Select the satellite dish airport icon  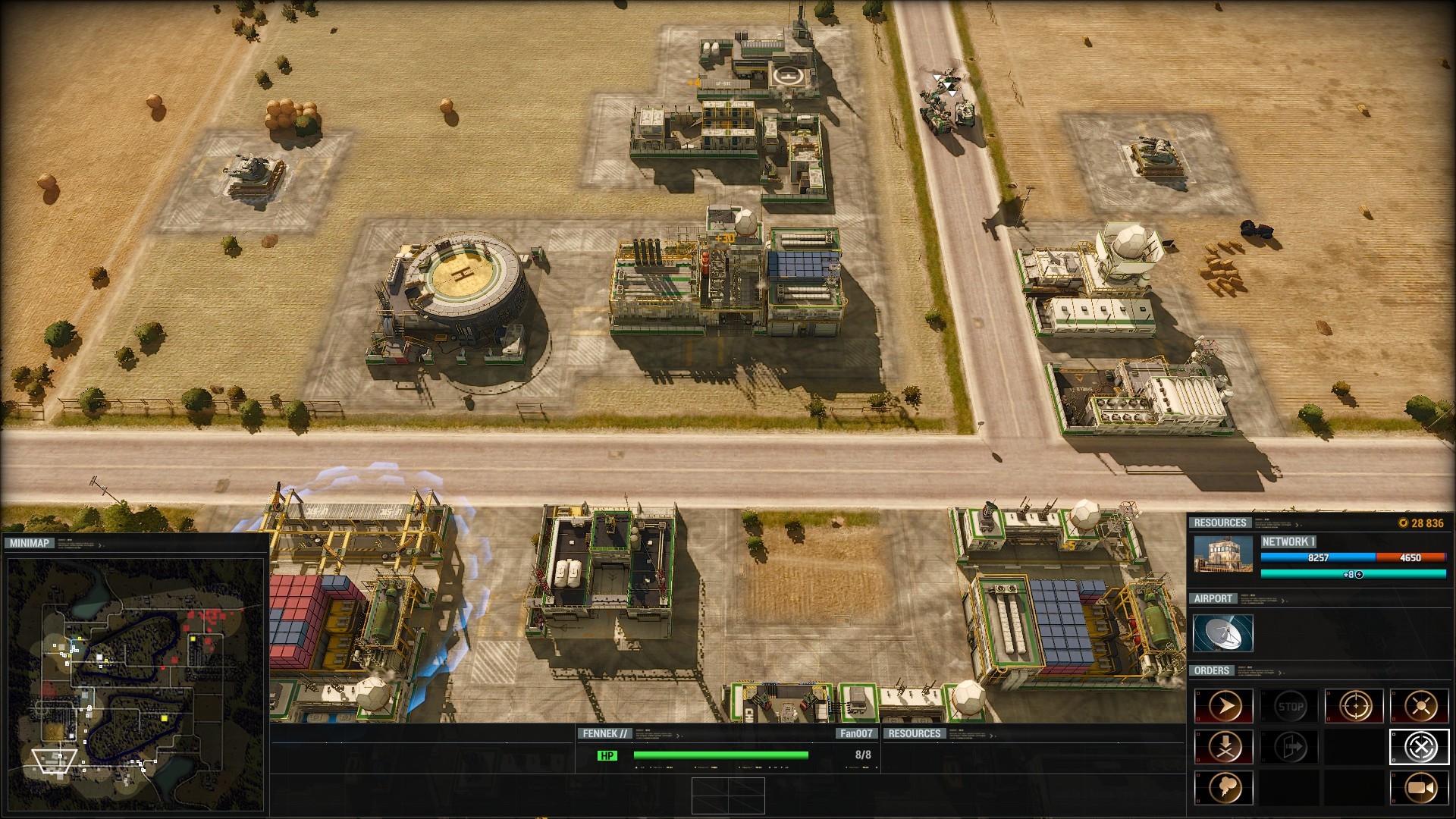(1222, 633)
